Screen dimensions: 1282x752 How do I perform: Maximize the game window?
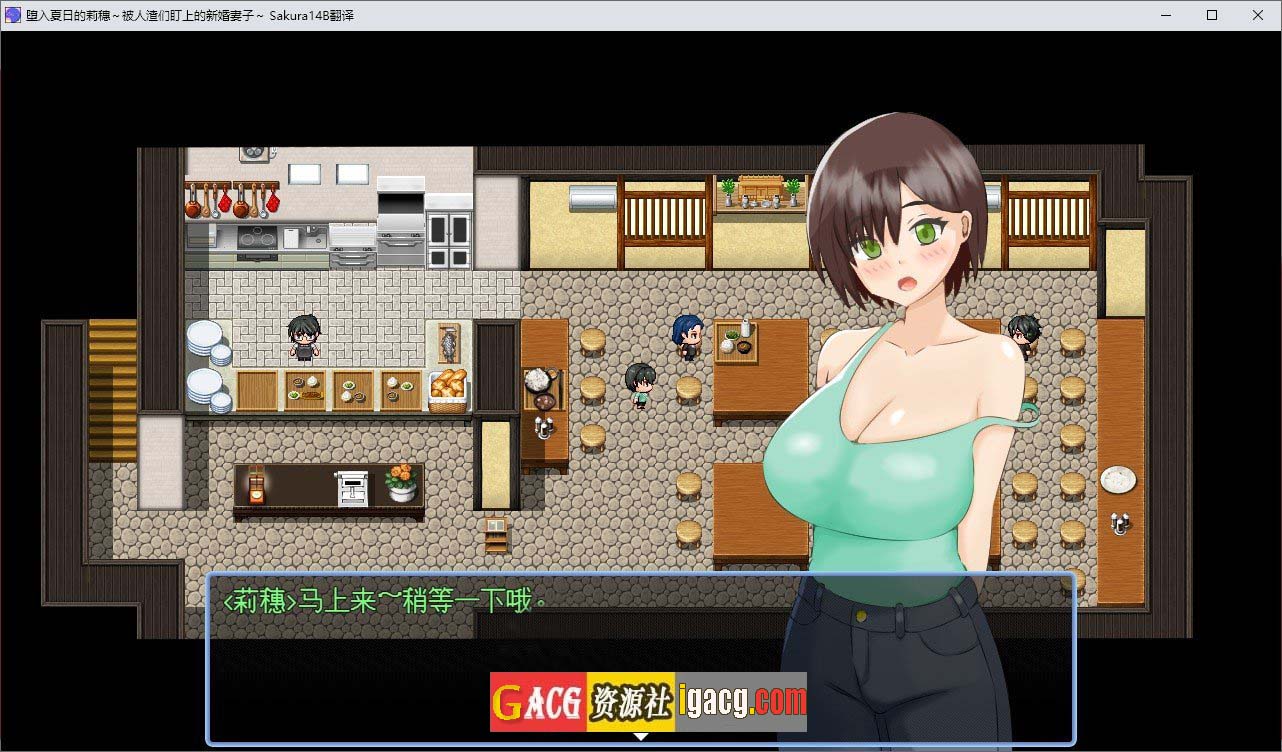(x=1212, y=15)
